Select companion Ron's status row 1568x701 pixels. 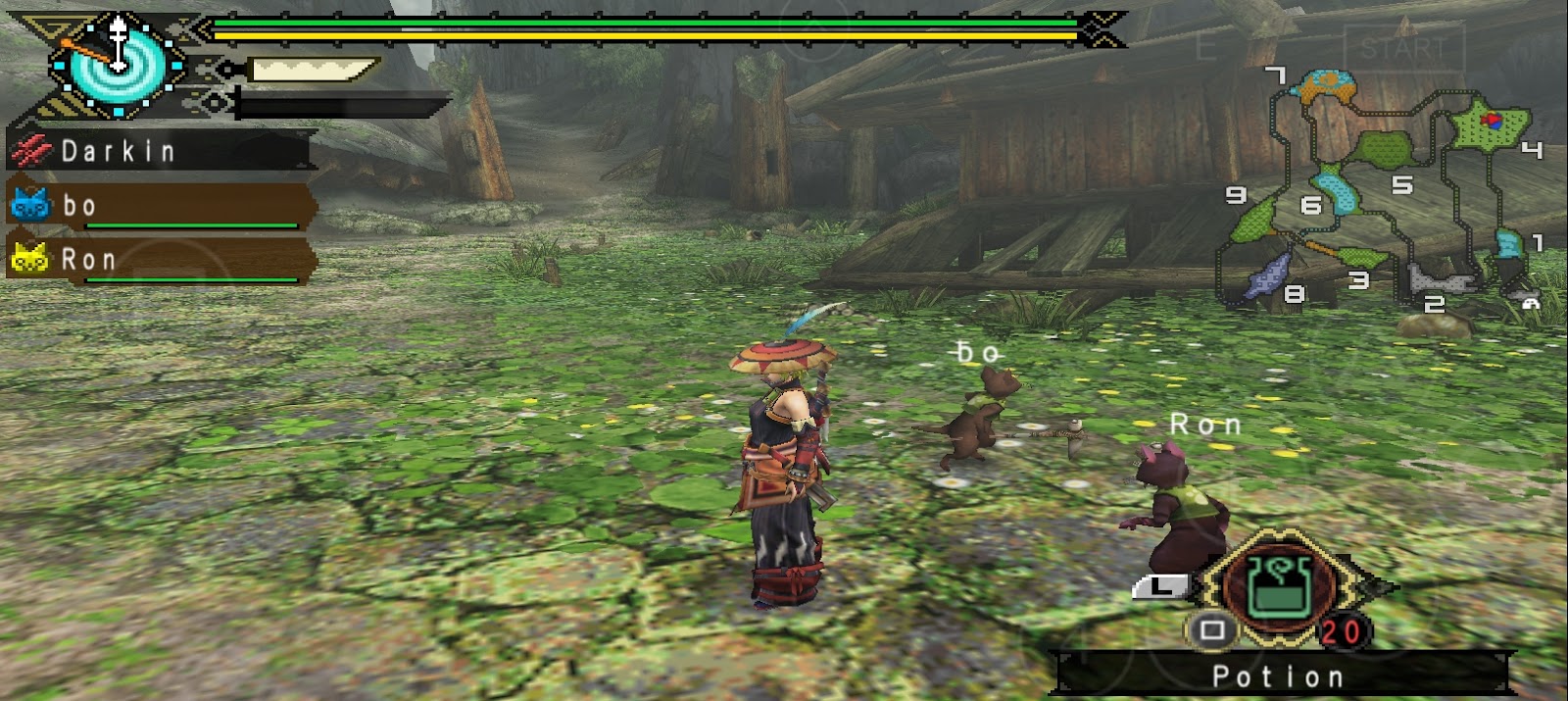162,261
